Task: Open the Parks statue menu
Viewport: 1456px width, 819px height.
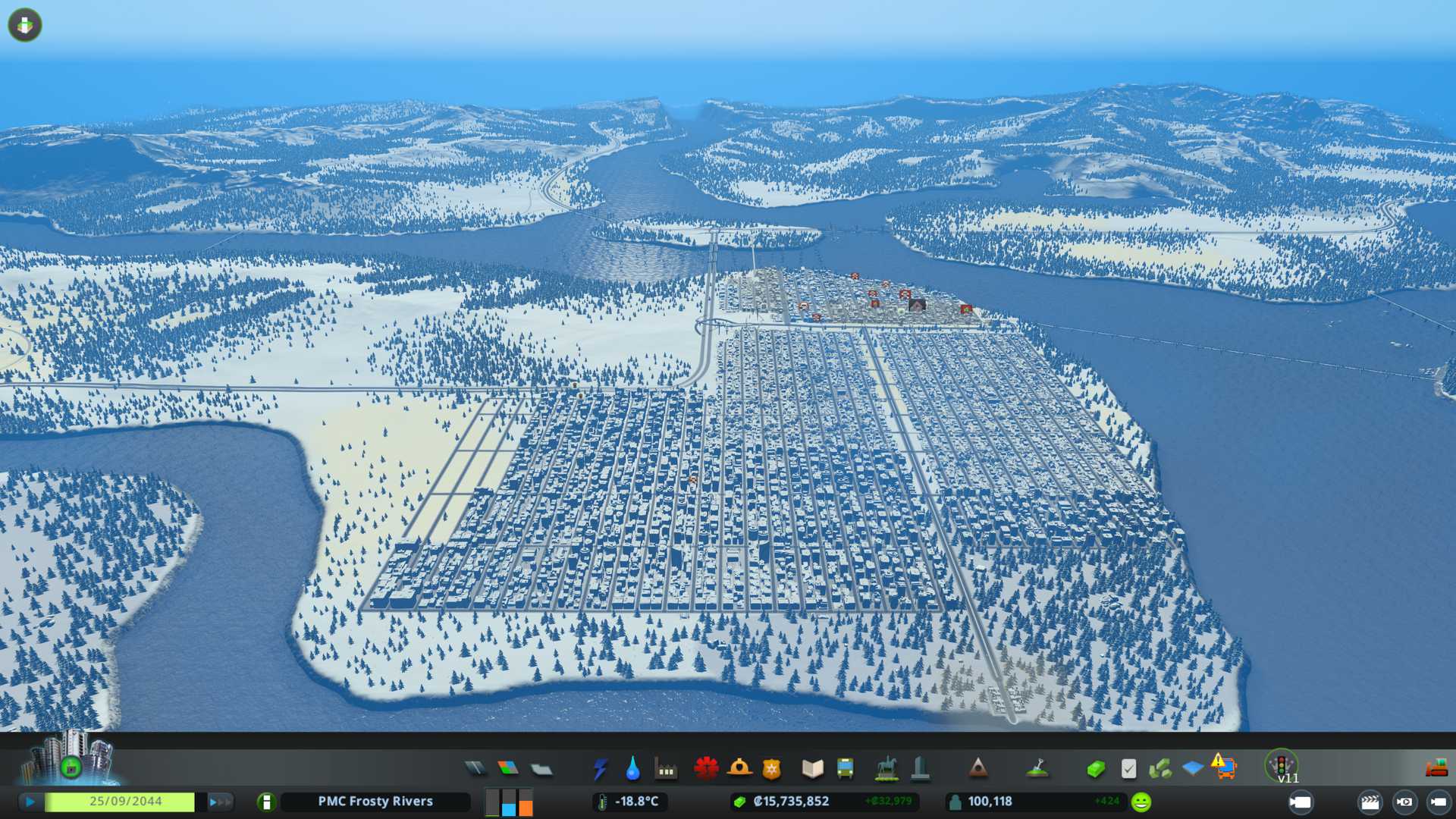Action: tap(886, 769)
